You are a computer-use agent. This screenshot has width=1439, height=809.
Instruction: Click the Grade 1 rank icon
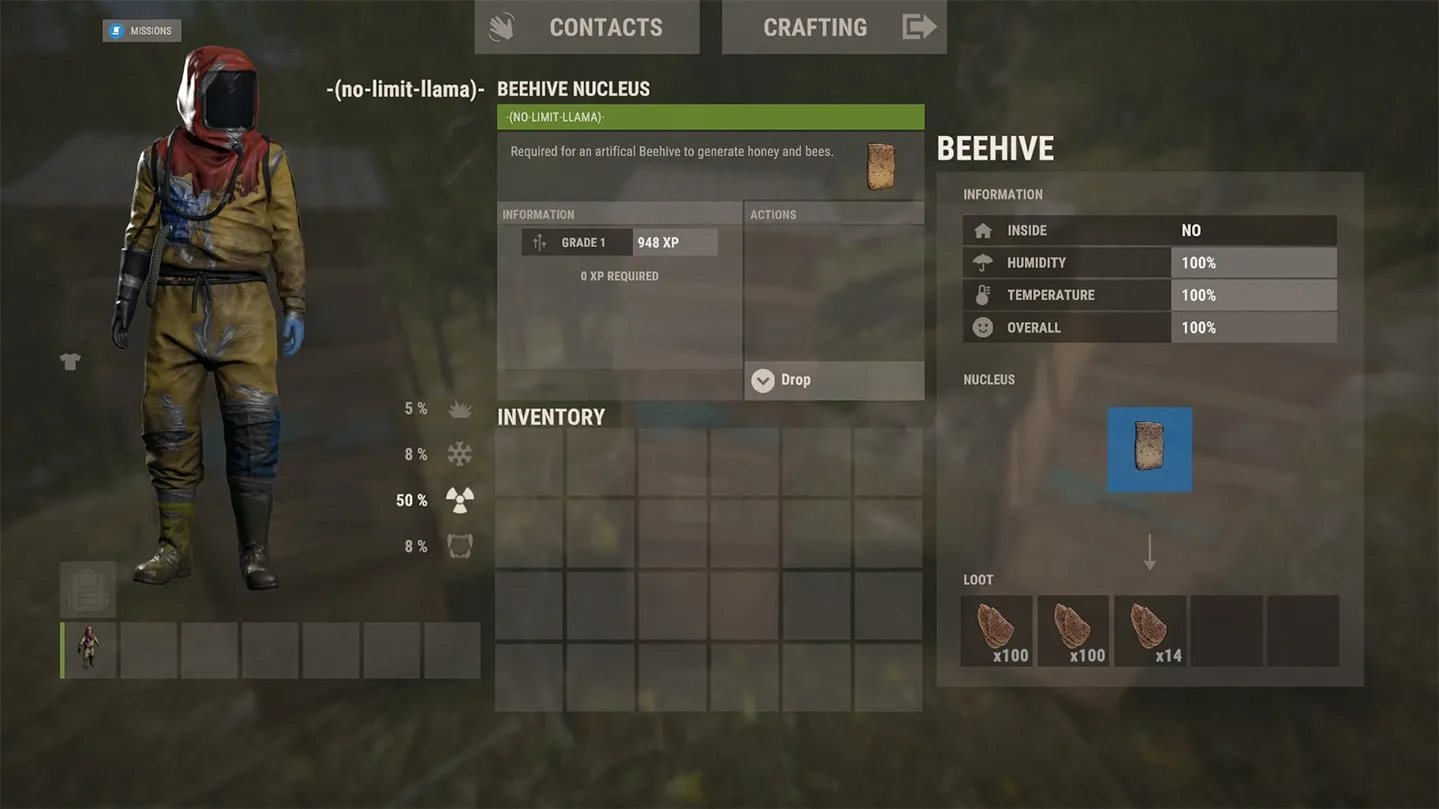click(x=541, y=241)
